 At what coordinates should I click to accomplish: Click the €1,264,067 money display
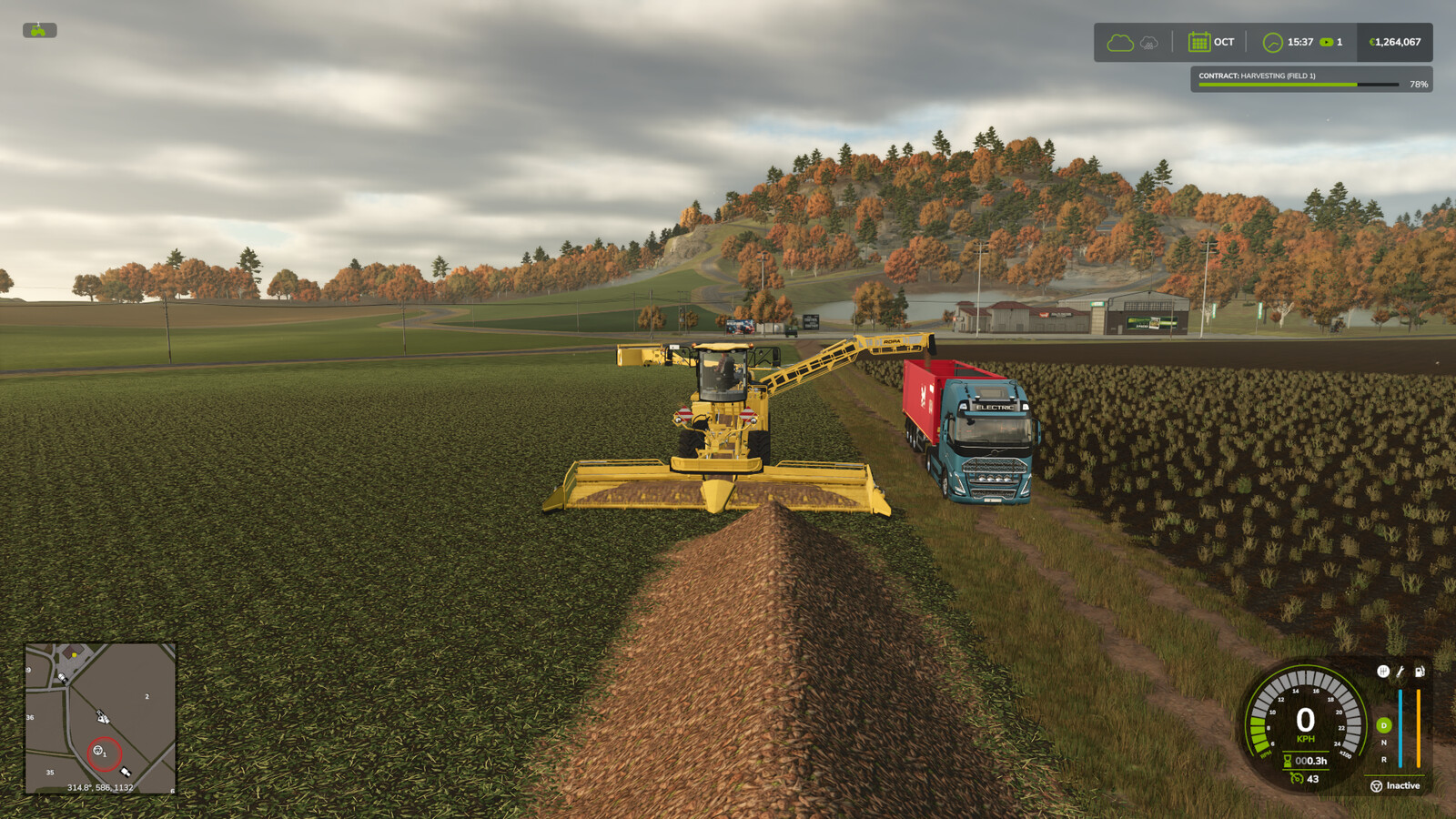pyautogui.click(x=1395, y=42)
